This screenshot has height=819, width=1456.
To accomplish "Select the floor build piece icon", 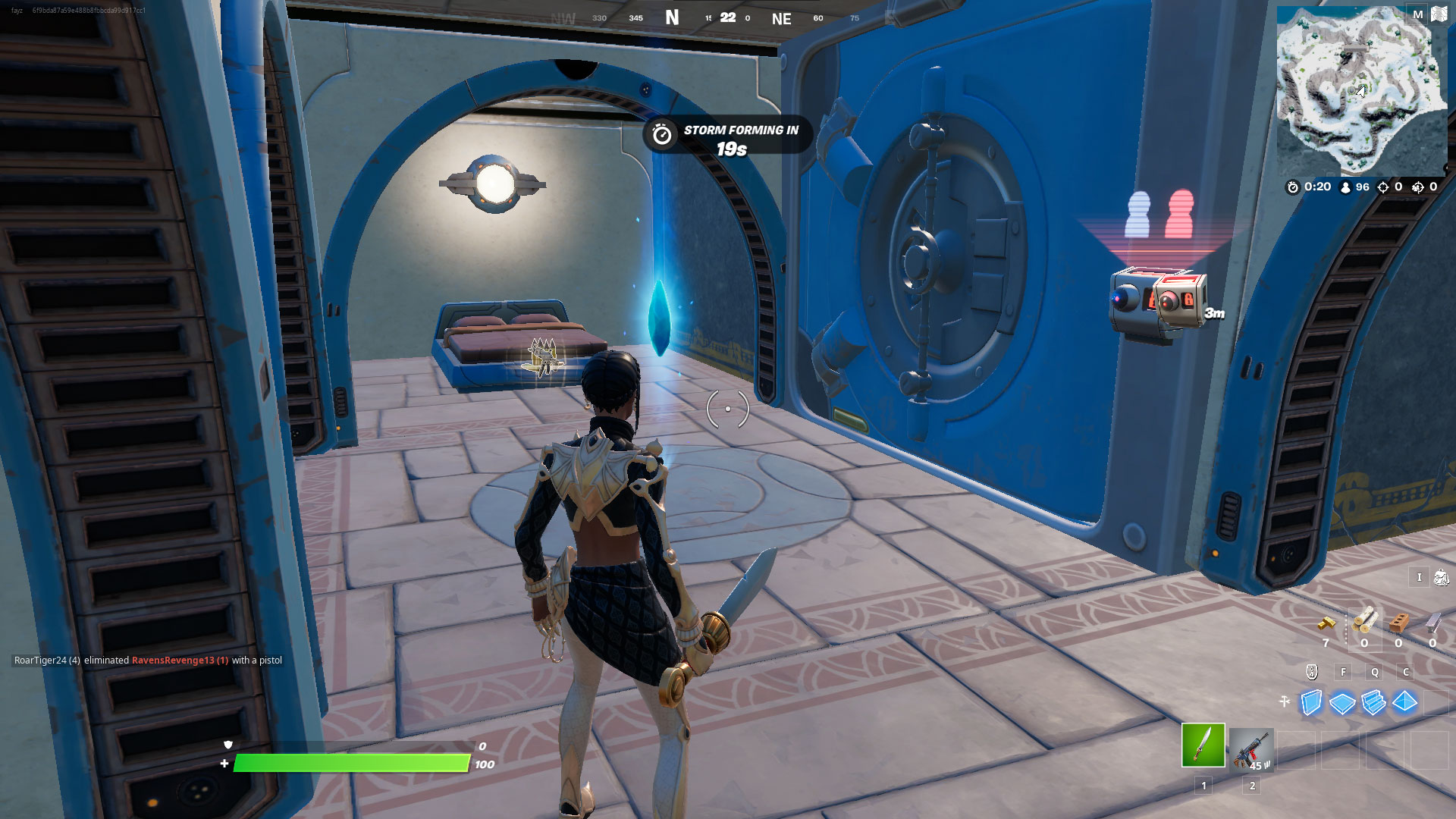I will coord(1341,703).
